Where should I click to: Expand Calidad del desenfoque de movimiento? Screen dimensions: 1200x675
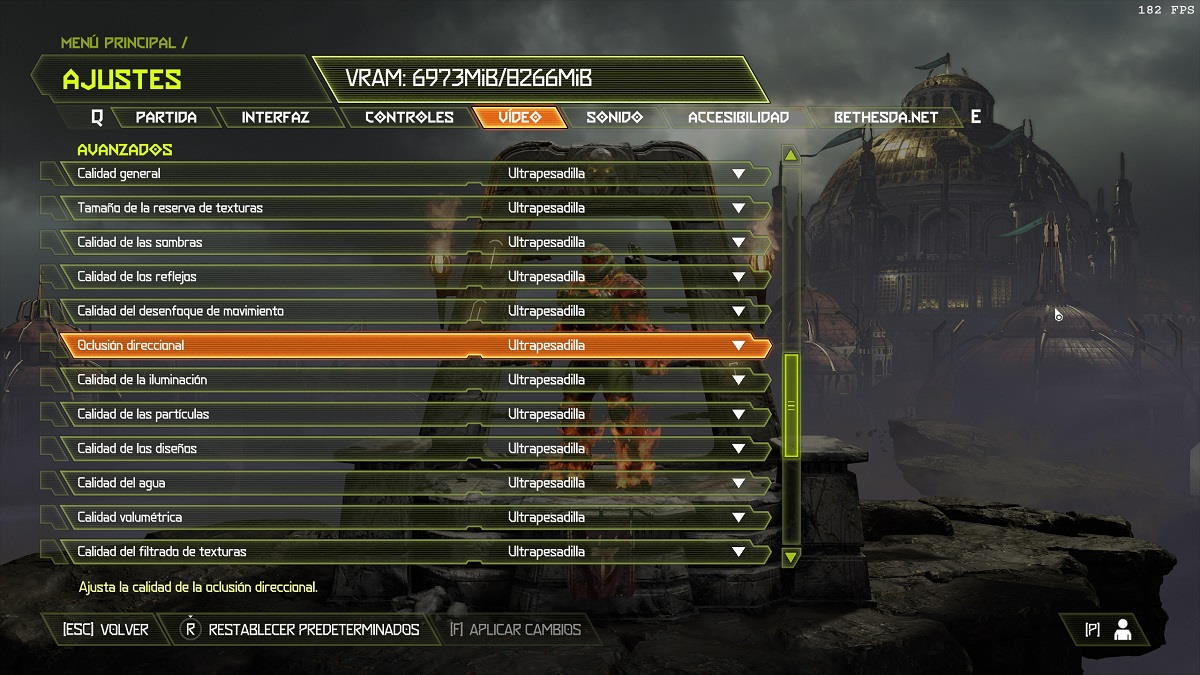tap(738, 311)
